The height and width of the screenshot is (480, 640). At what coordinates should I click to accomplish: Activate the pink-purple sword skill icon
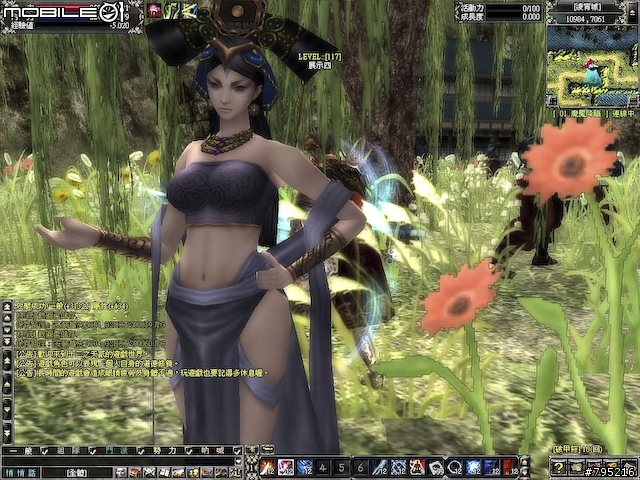pos(286,467)
